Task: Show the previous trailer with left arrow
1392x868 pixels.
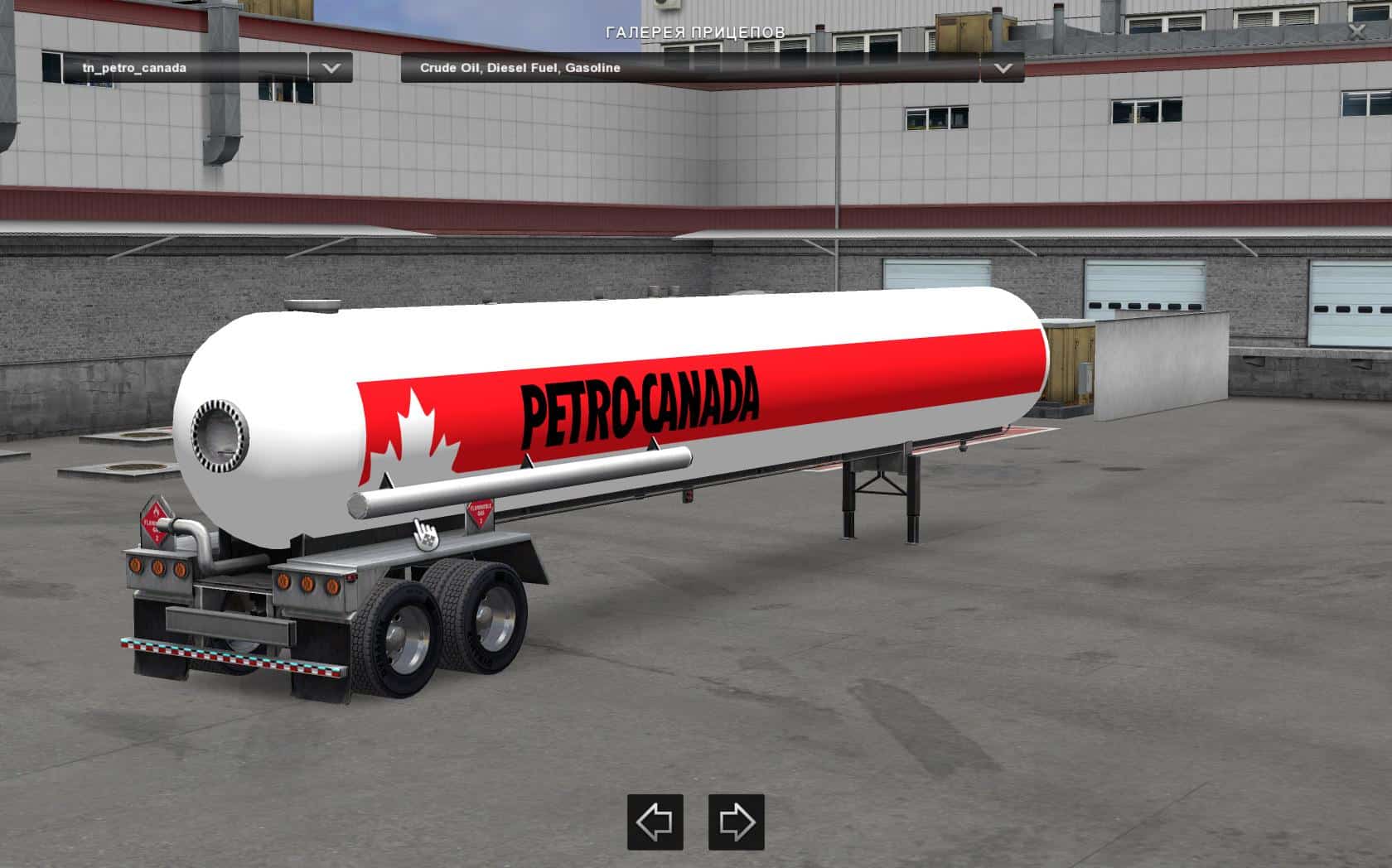Action: (x=655, y=822)
